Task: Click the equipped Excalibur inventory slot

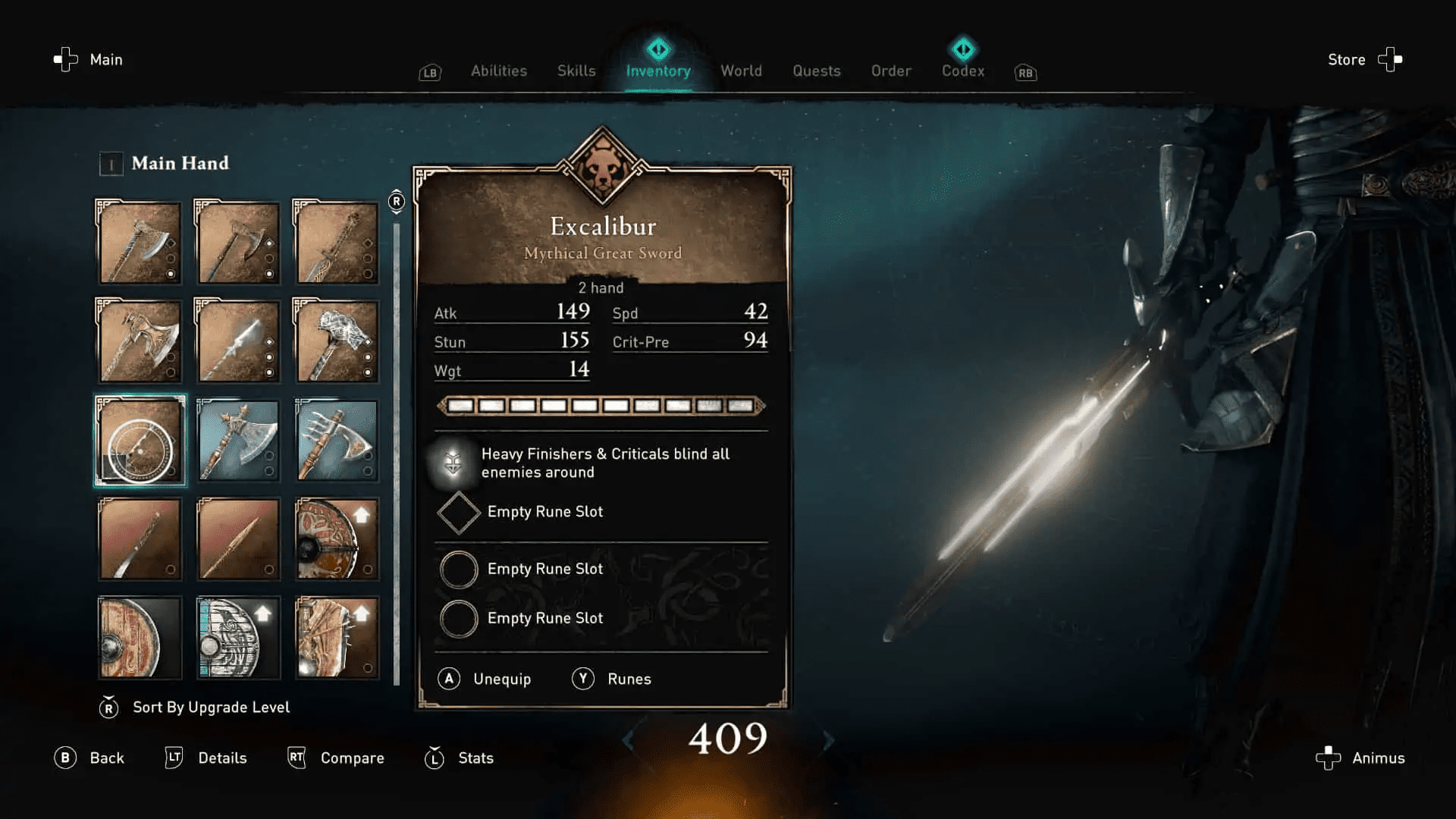Action: point(139,440)
